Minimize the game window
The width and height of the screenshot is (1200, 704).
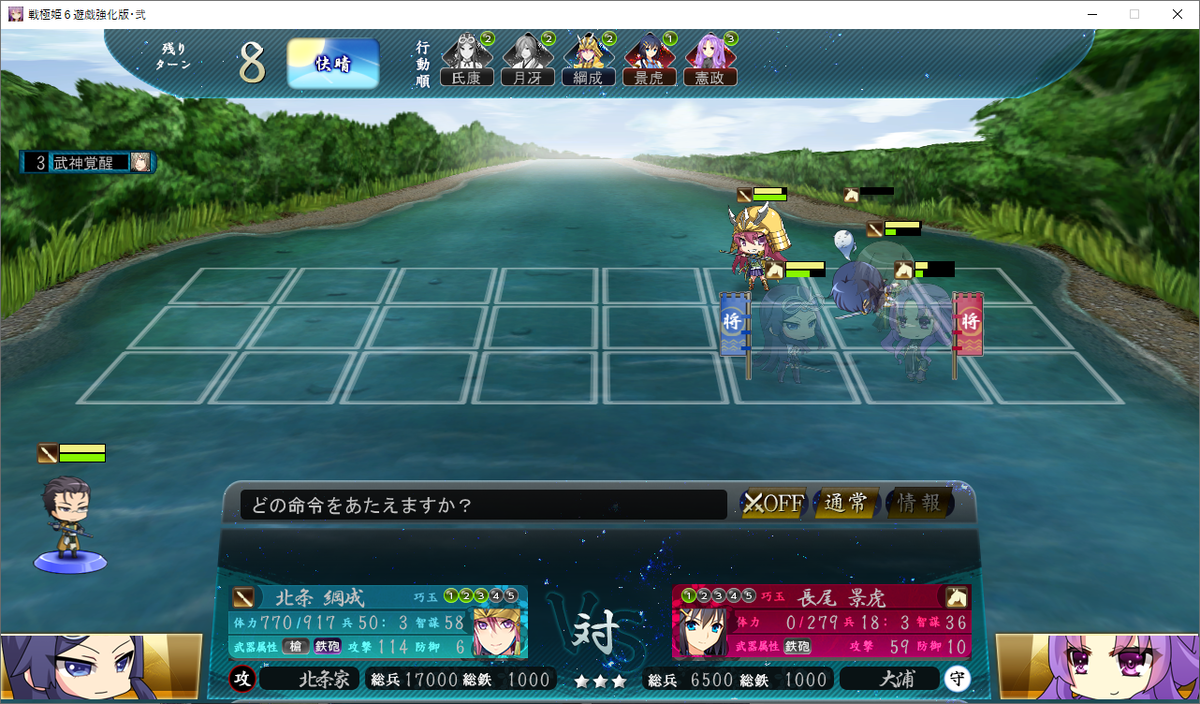pos(1088,14)
